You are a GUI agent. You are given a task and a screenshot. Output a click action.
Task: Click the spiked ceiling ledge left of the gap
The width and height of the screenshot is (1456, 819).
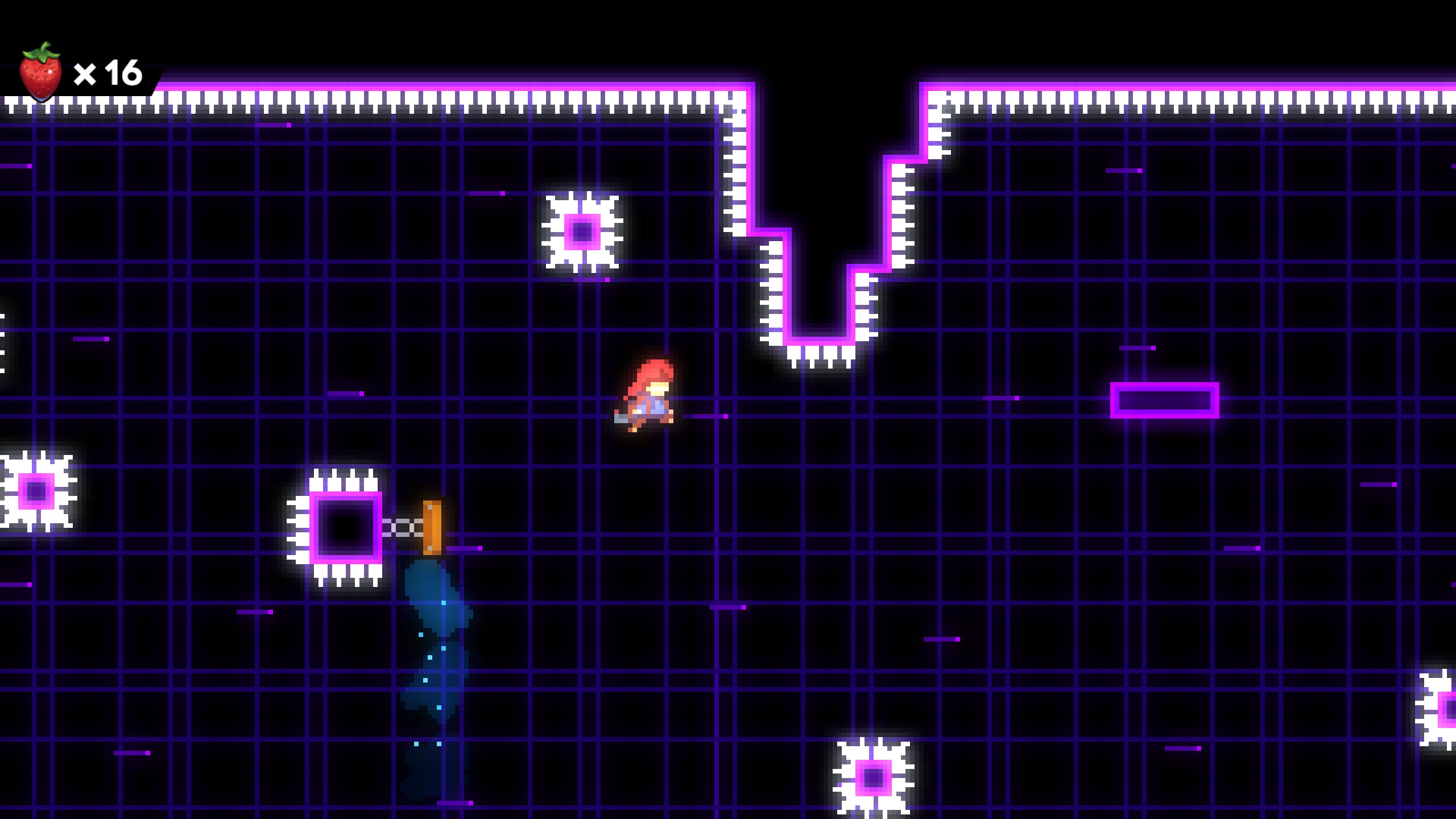tap(739, 171)
